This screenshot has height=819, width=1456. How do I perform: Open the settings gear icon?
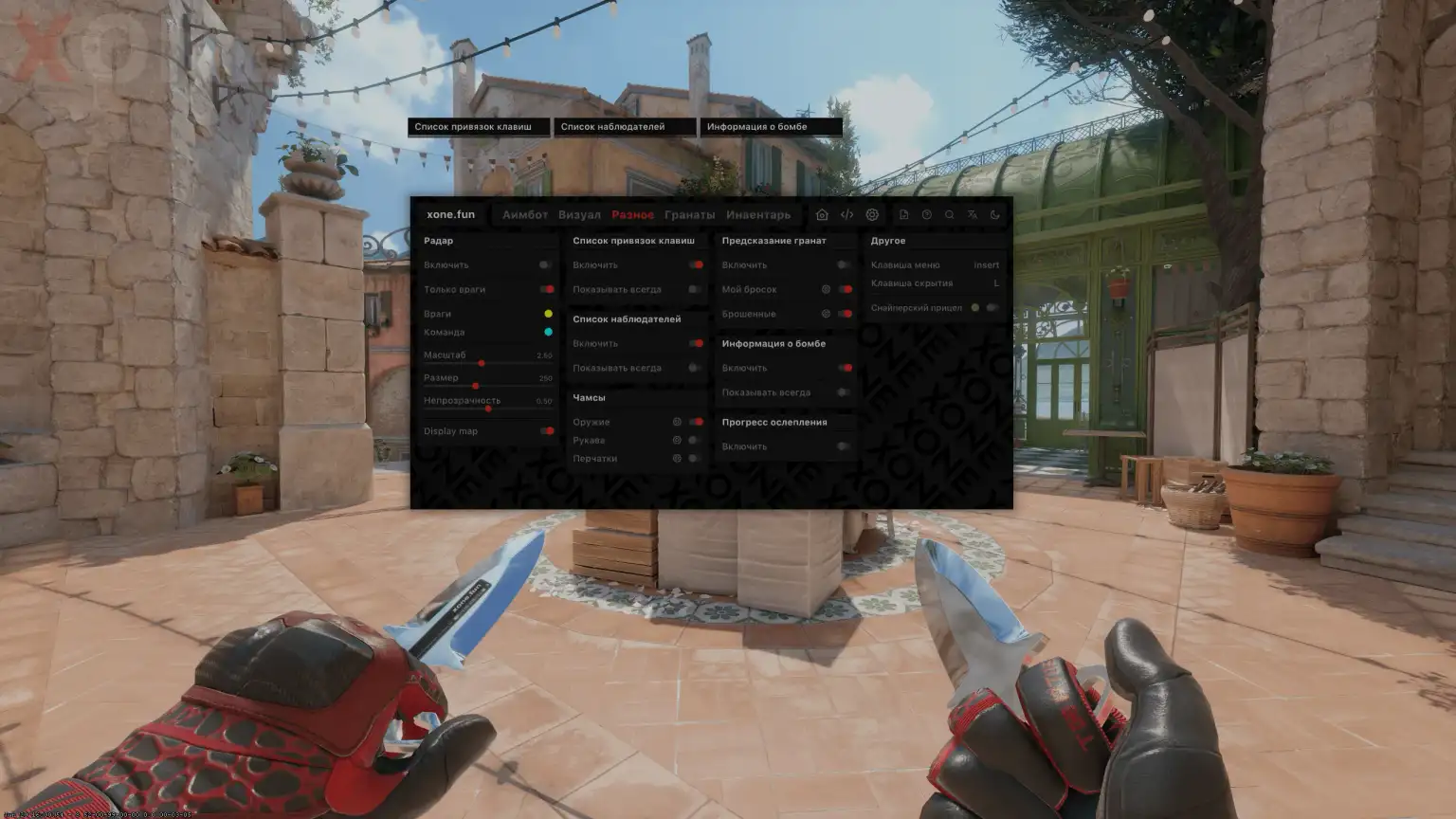point(872,214)
